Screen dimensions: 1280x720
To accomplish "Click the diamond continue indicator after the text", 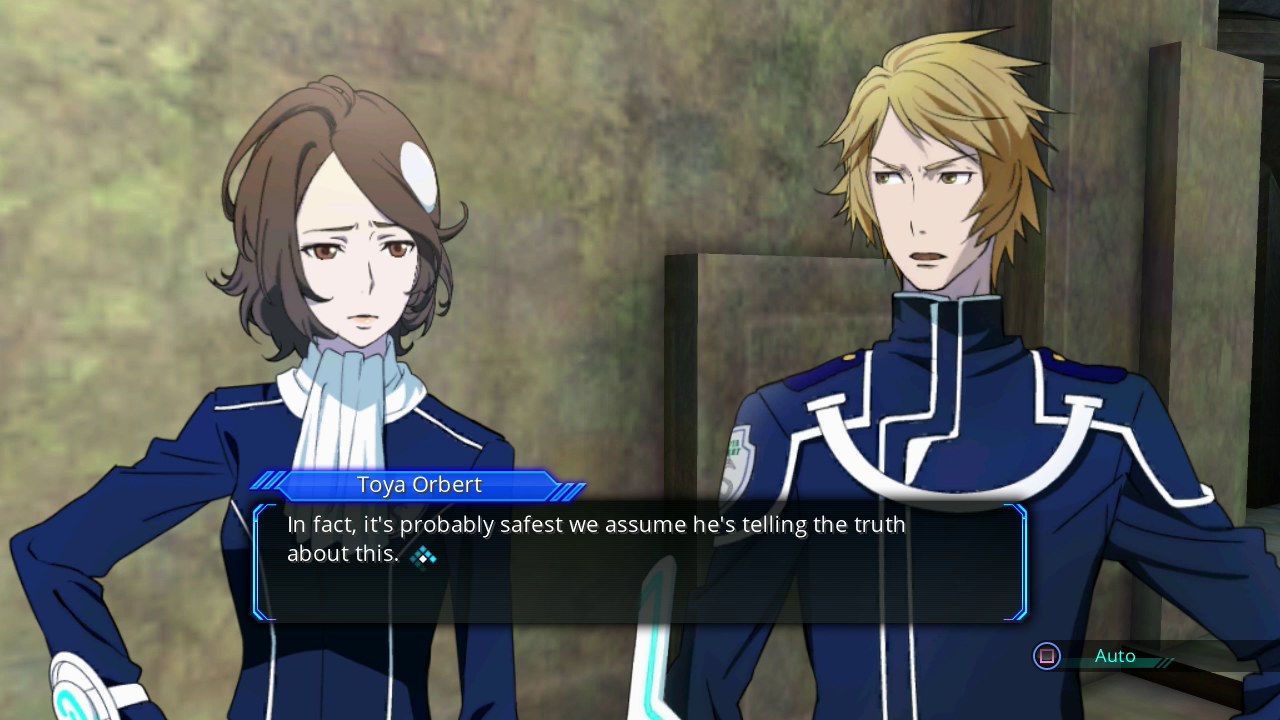I will (424, 556).
